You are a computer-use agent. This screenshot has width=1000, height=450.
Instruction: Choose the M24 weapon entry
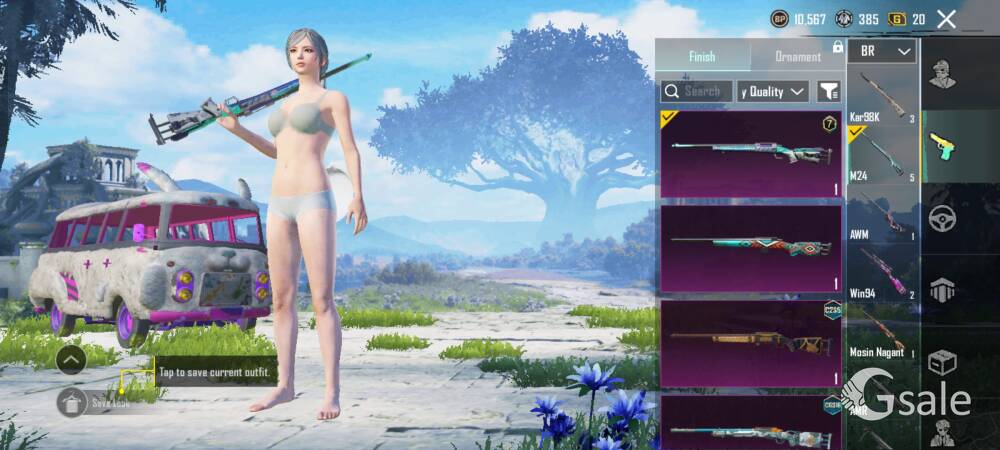click(882, 155)
